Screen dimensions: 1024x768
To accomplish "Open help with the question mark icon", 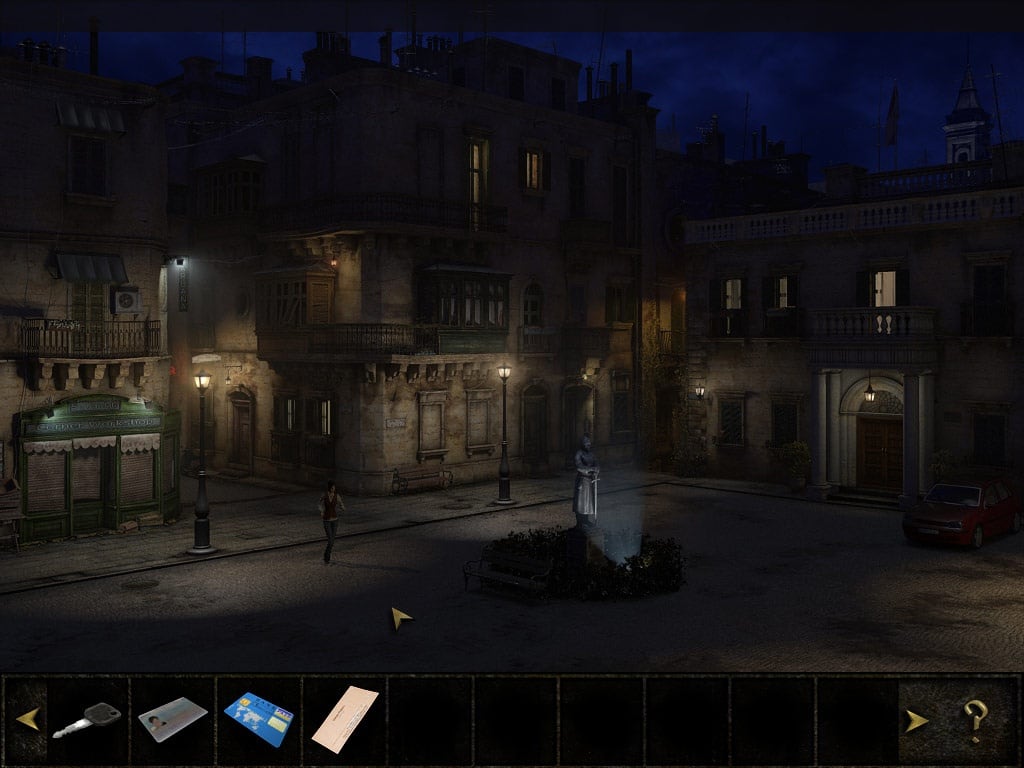I will (975, 719).
